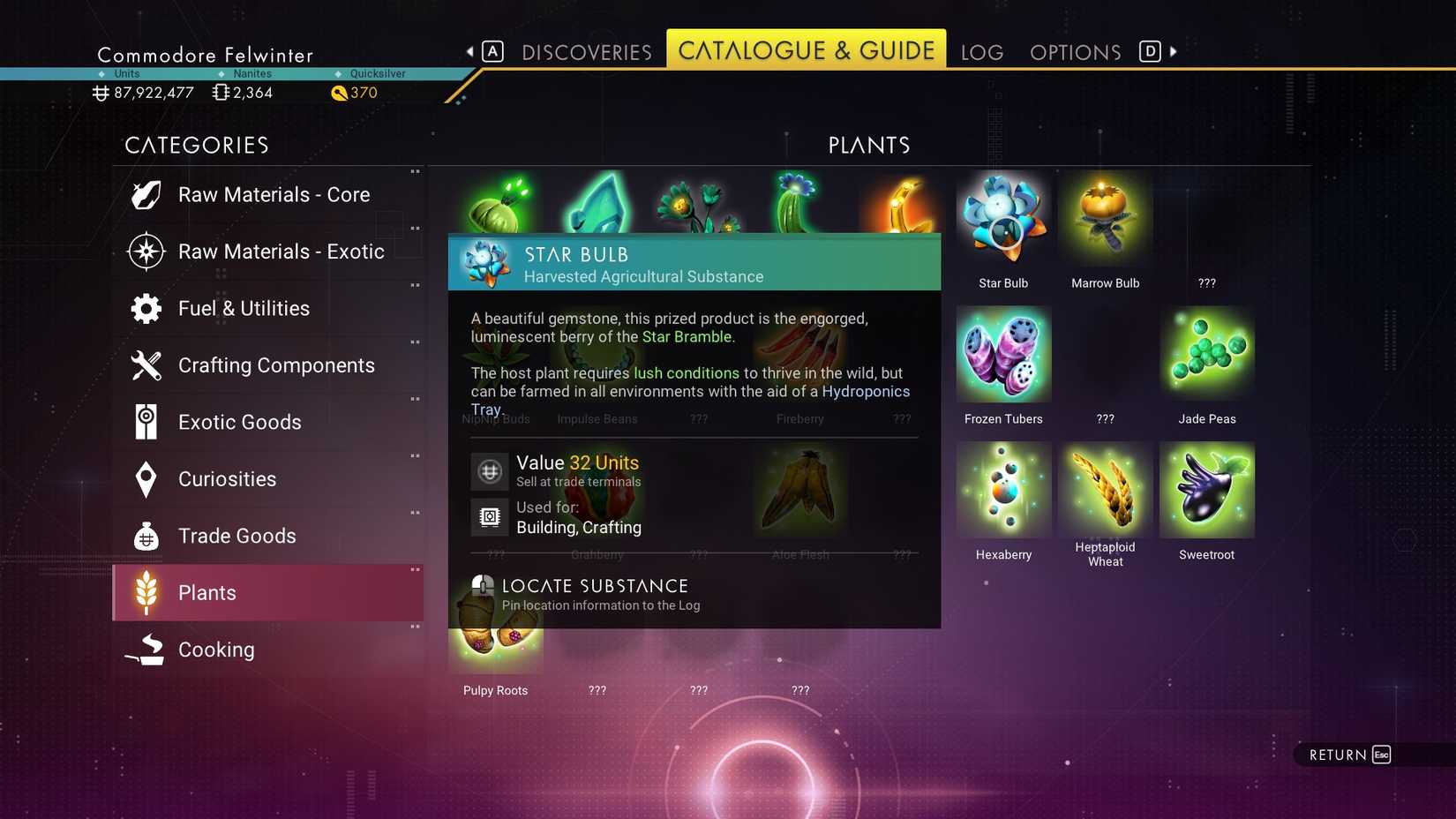The width and height of the screenshot is (1456, 819).
Task: Open the Hydroponics Tray link
Action: coord(865,391)
